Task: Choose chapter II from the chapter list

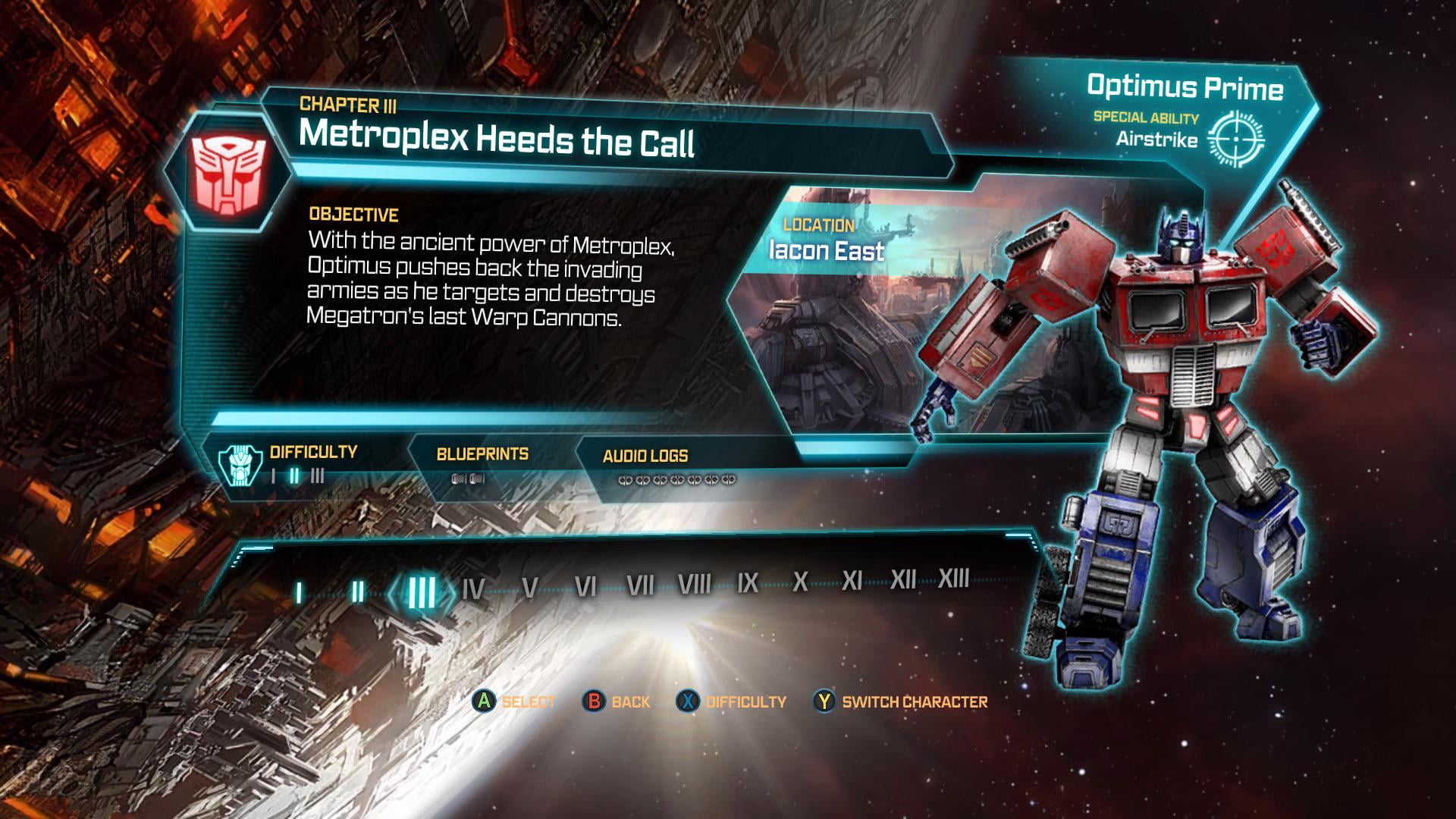Action: coord(357,591)
